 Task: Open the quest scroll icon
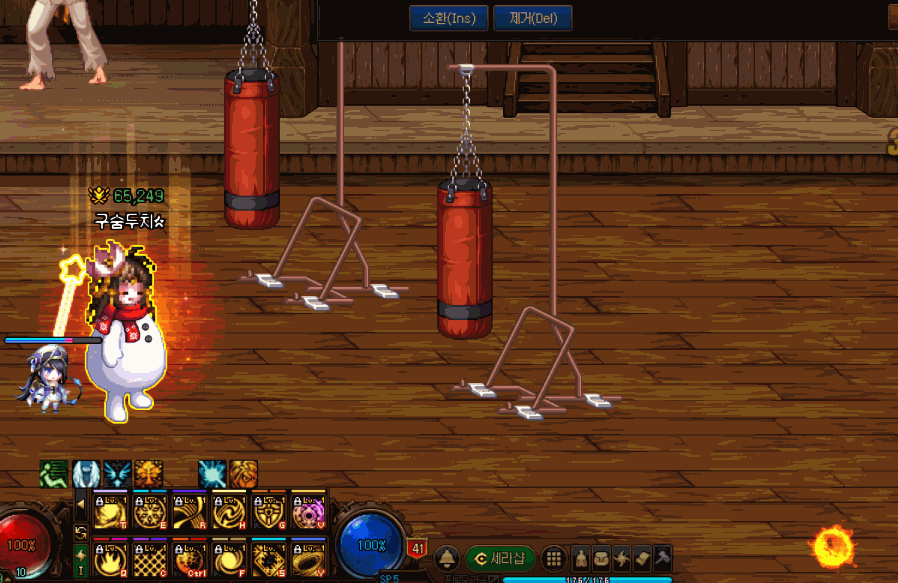(x=642, y=558)
